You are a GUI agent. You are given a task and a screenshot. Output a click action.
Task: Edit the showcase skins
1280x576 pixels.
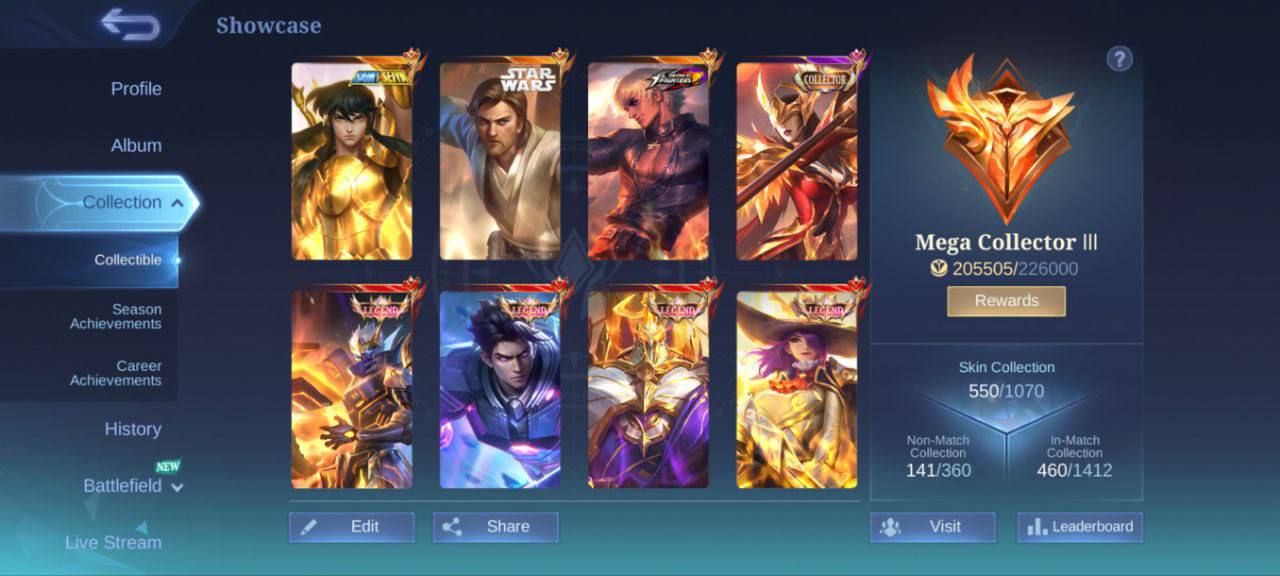[352, 527]
